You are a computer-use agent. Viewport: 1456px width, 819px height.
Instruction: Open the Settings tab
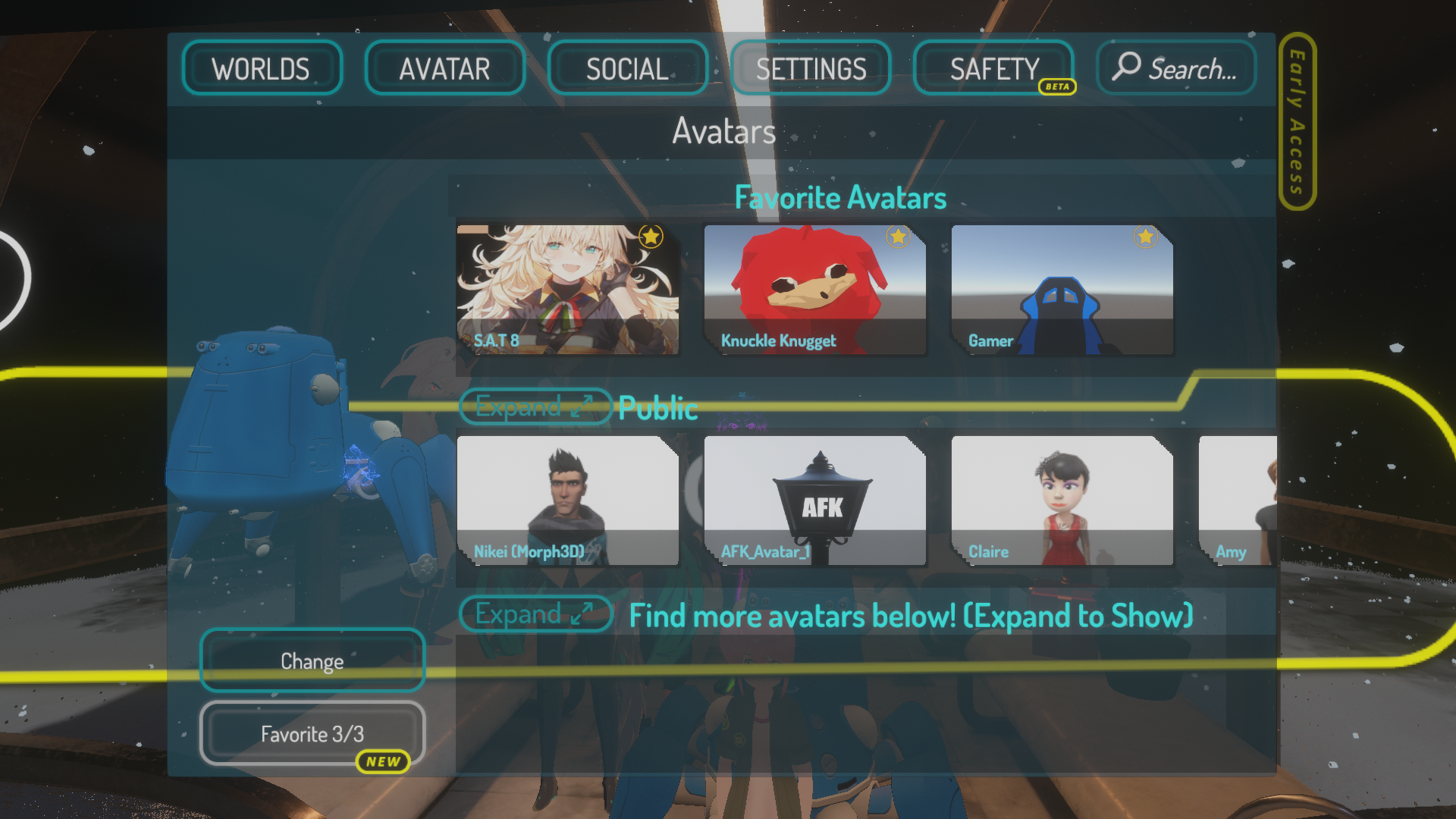(x=810, y=67)
